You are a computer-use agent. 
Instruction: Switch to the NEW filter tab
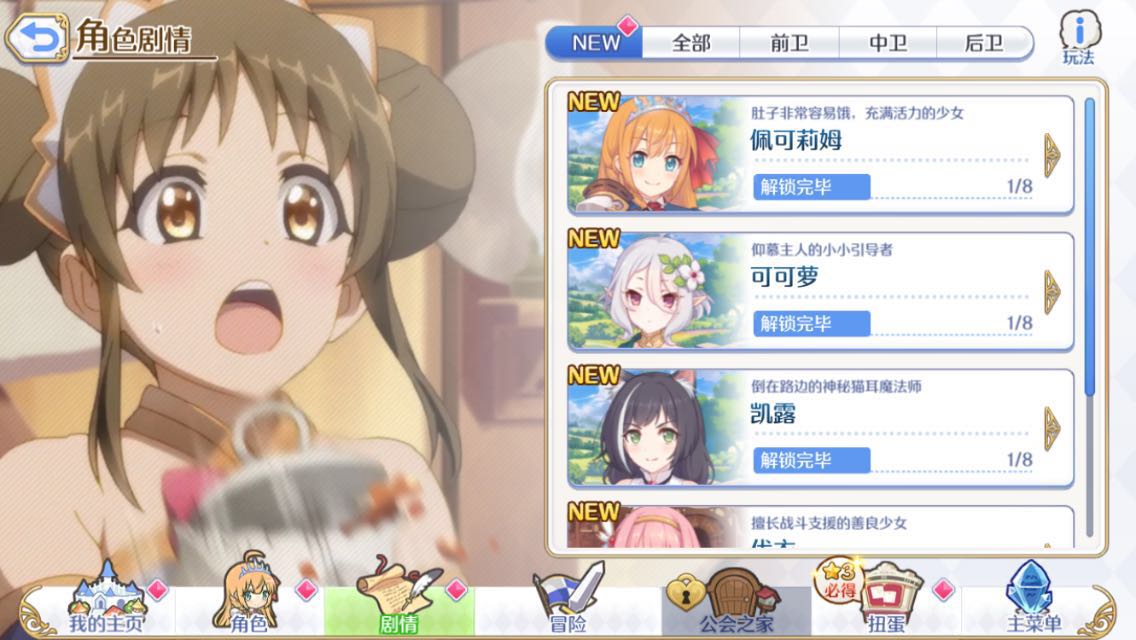(x=595, y=43)
